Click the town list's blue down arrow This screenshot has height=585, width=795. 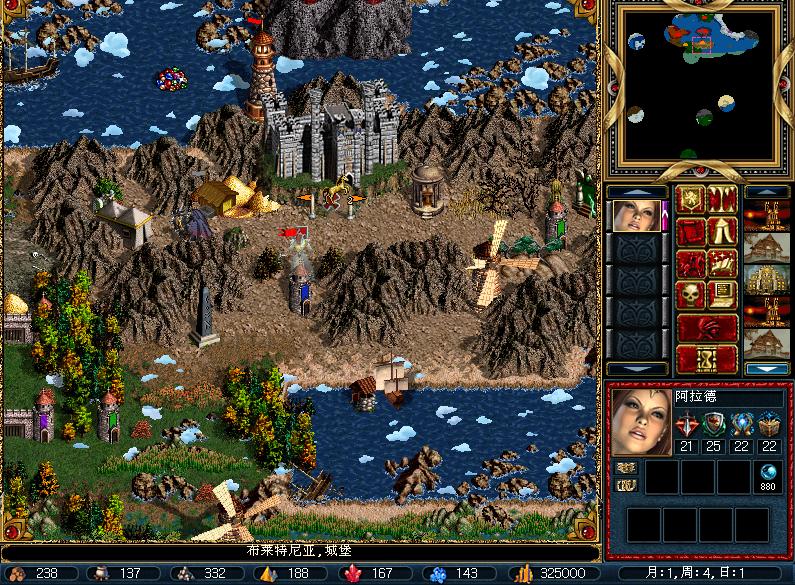767,369
